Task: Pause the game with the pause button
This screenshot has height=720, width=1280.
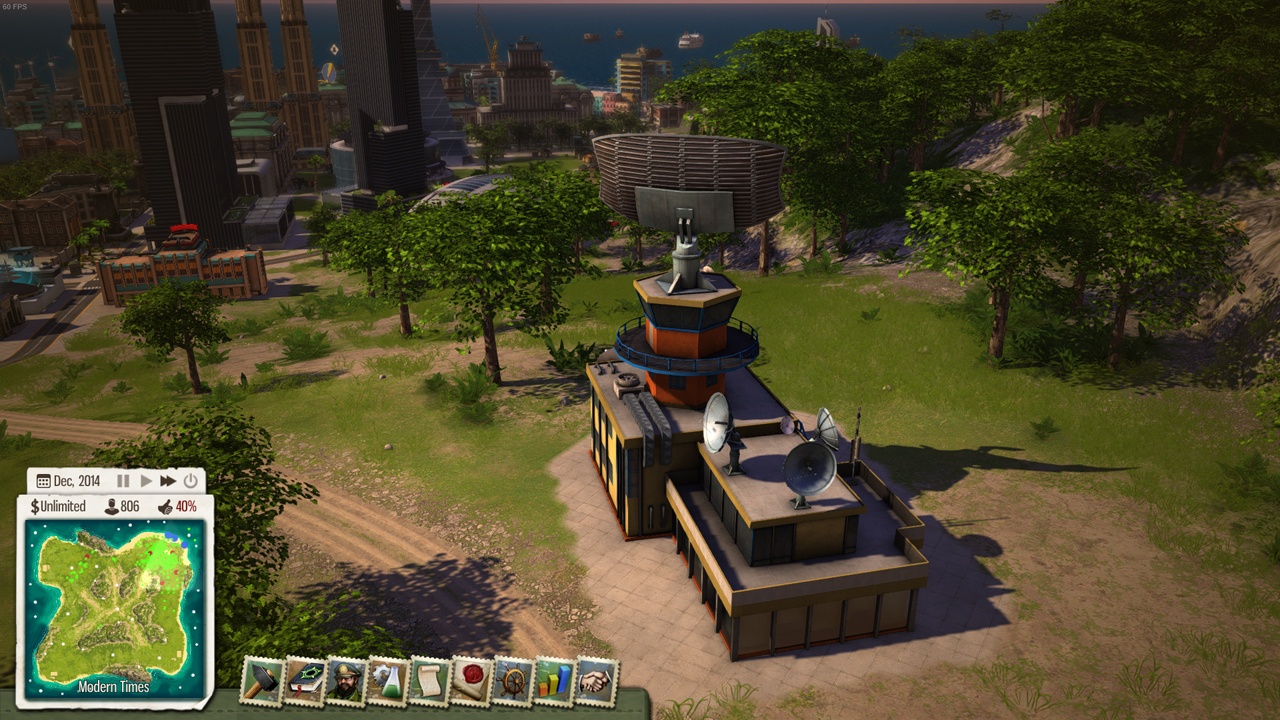Action: [124, 481]
